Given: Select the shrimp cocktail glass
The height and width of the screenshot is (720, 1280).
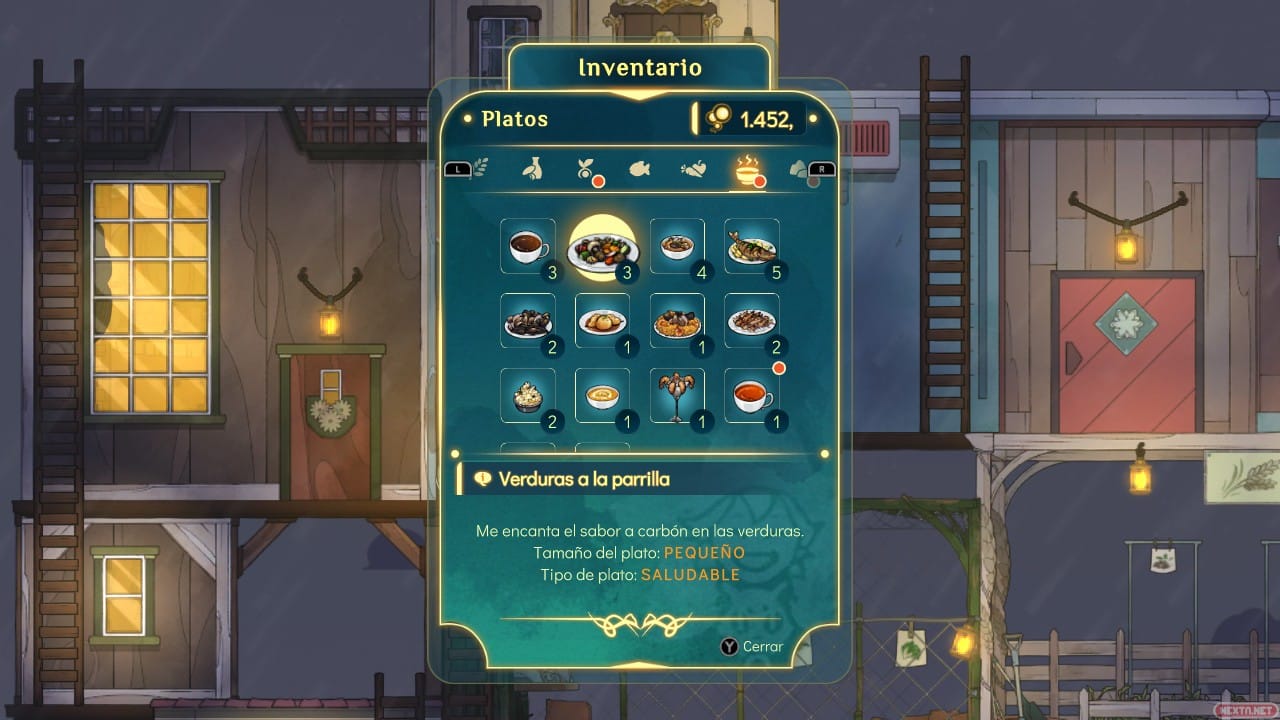Looking at the screenshot, I should pos(677,396).
